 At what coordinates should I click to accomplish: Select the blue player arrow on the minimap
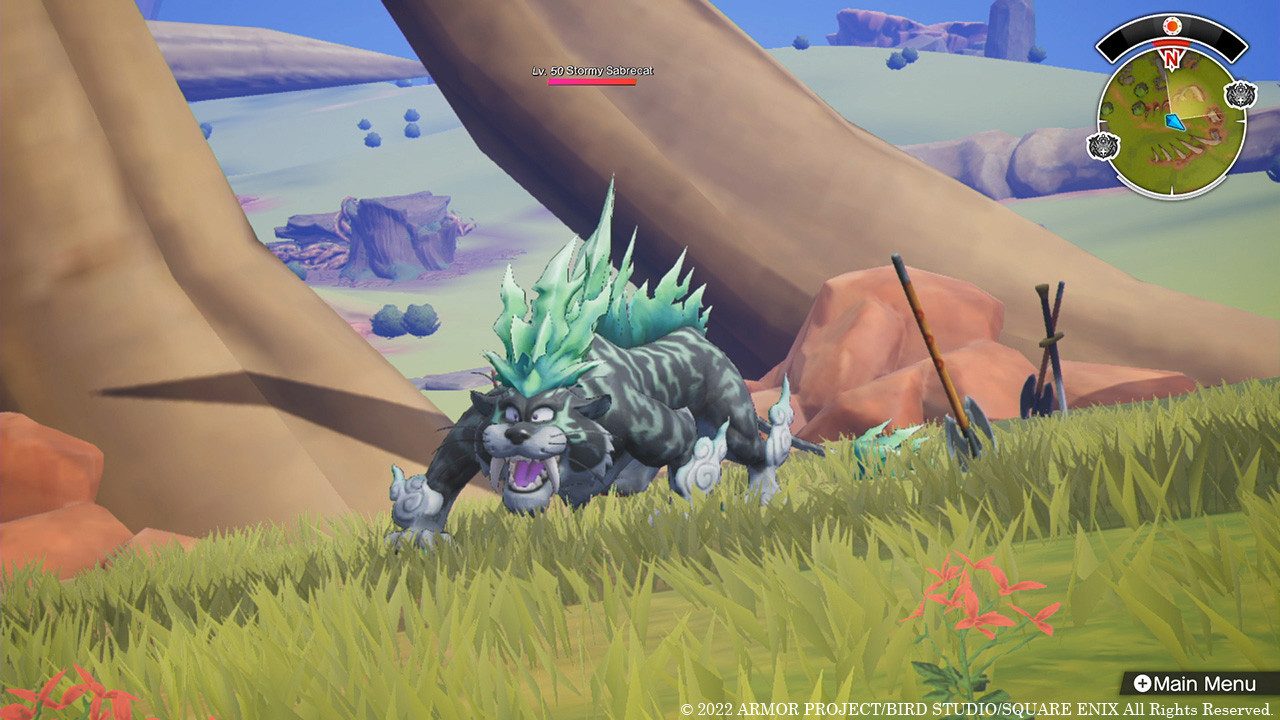[1175, 121]
